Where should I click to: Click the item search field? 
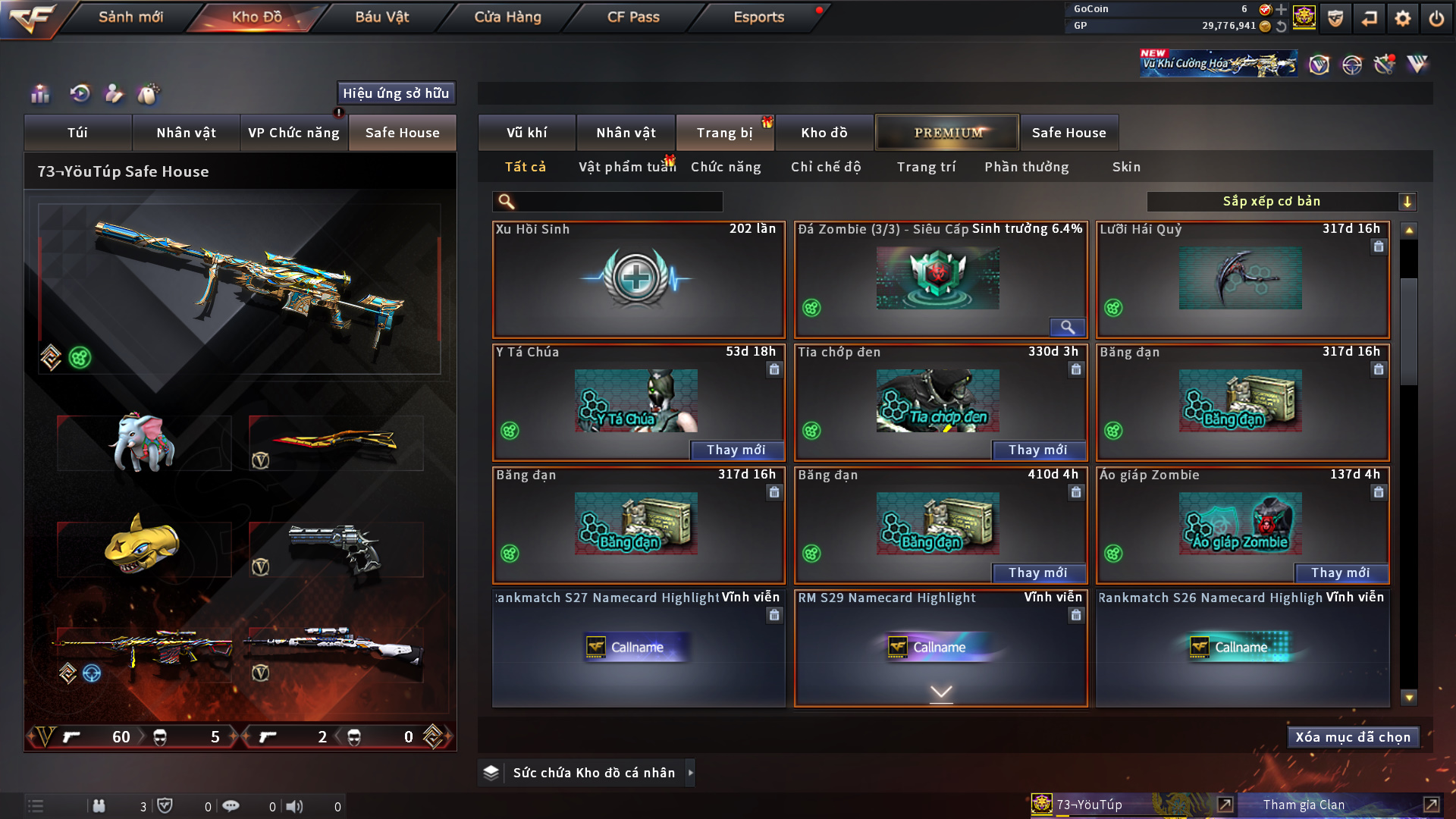click(618, 202)
